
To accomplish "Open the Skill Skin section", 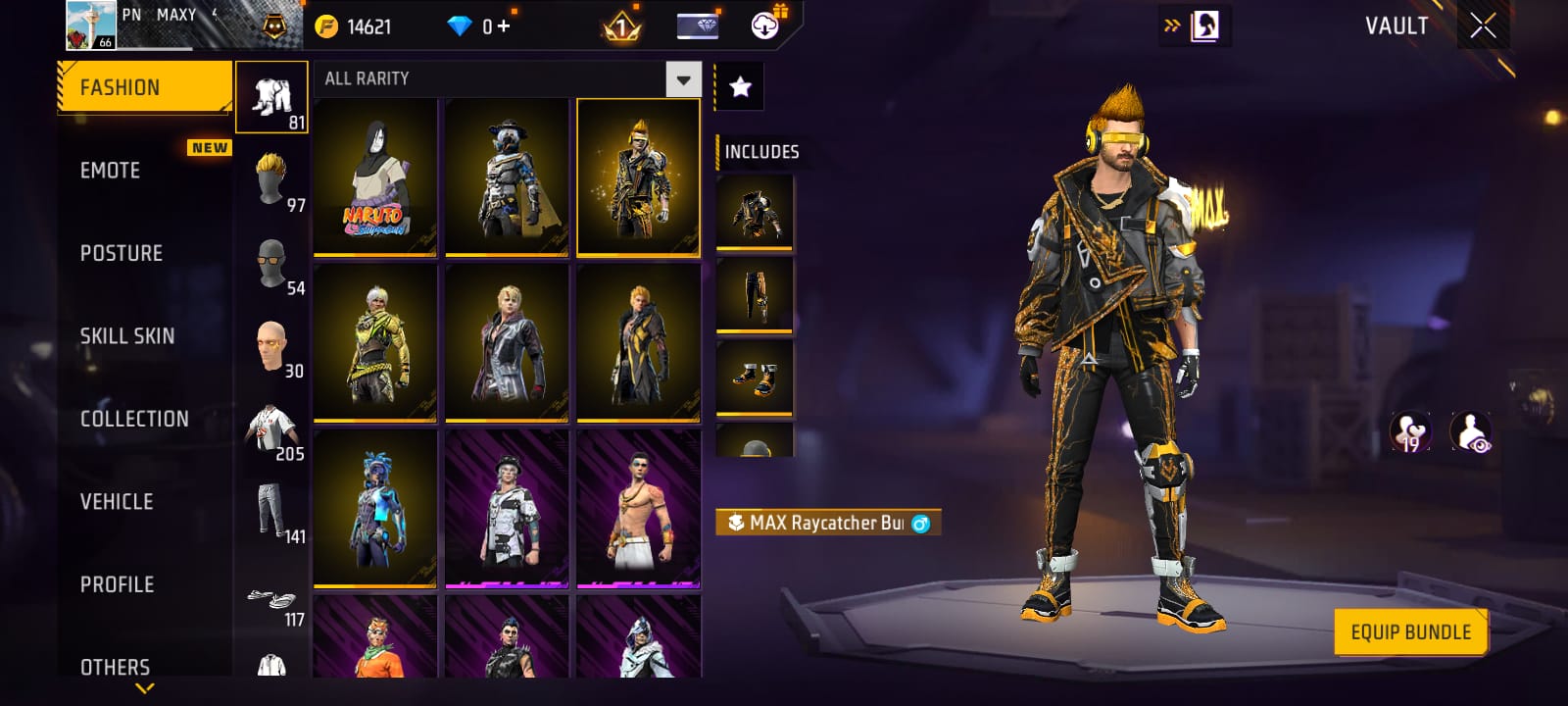I will [127, 336].
